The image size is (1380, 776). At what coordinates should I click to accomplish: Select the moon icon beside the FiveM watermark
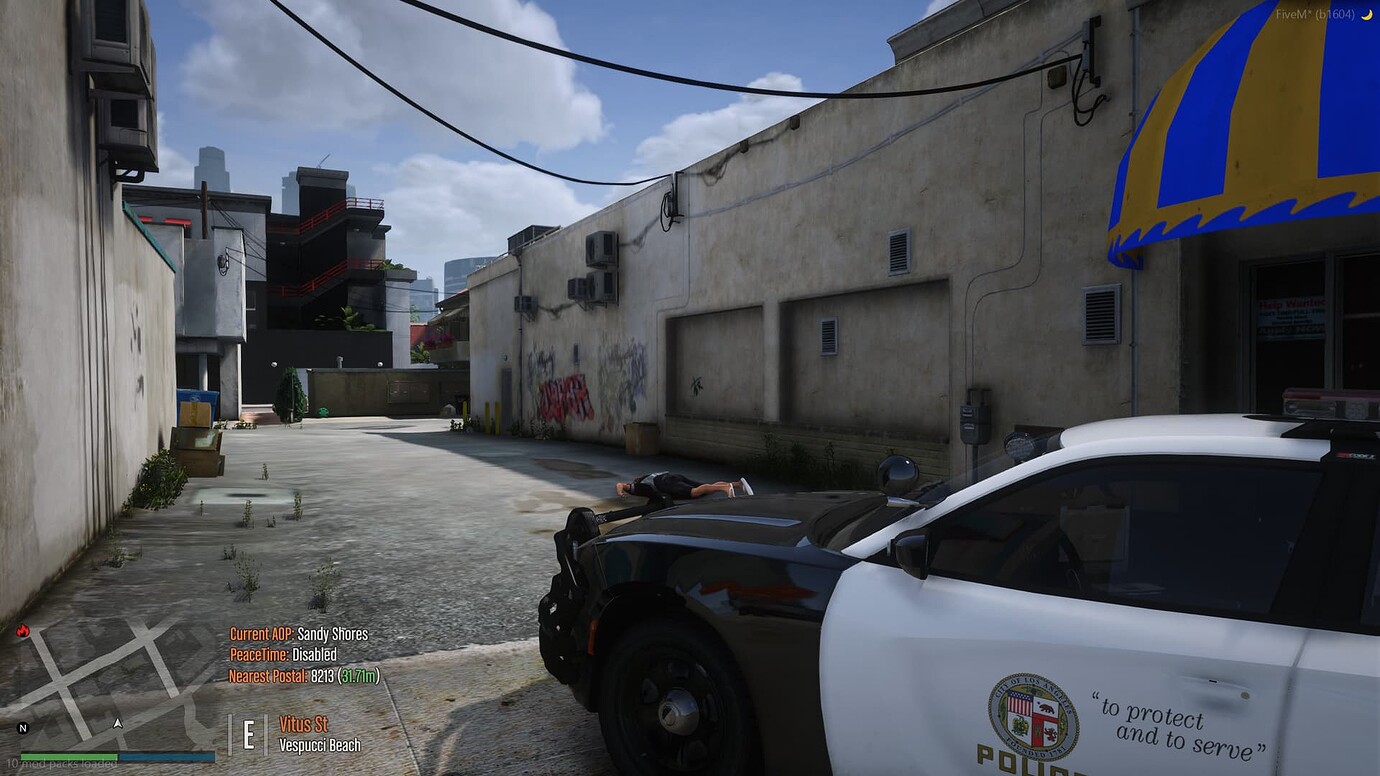(x=1366, y=14)
